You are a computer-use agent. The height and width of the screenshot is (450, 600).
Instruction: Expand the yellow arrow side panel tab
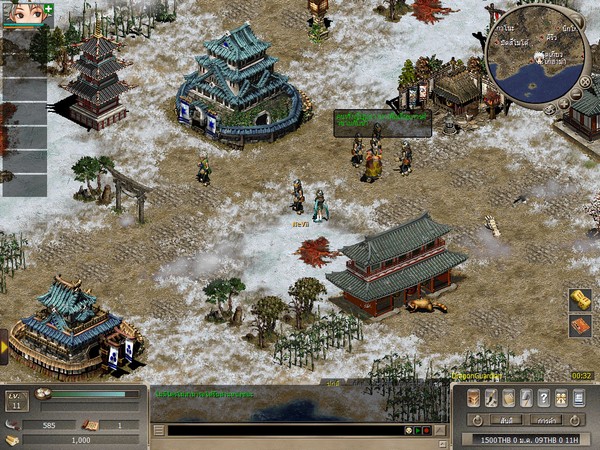click(4, 346)
